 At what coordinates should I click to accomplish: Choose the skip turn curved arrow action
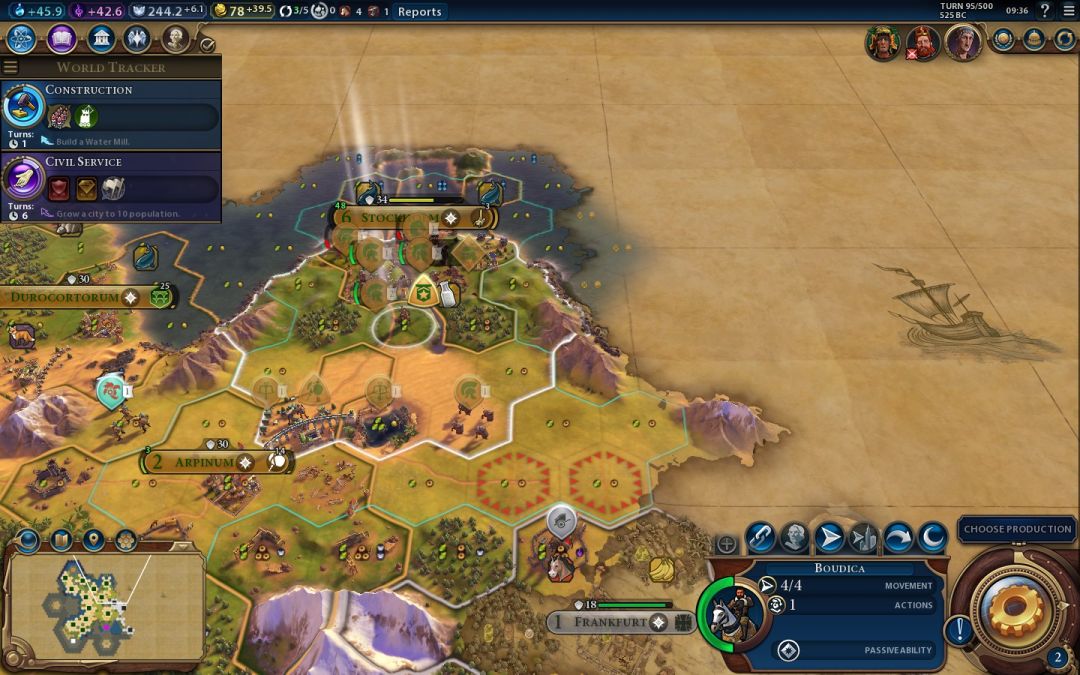[x=897, y=538]
